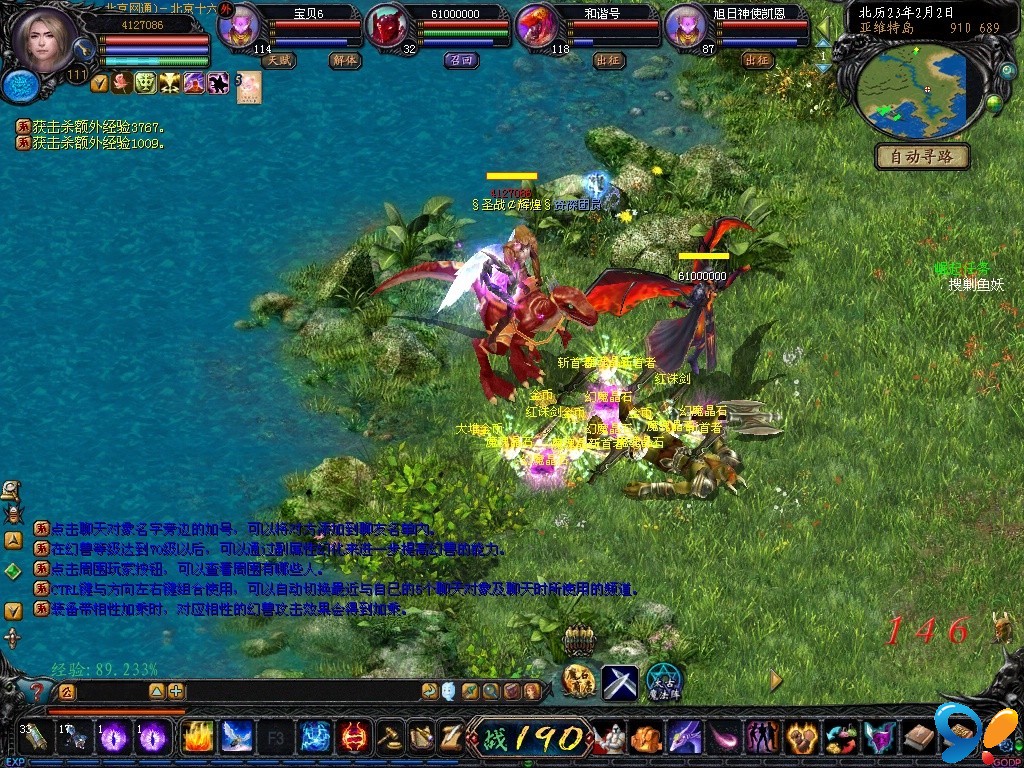The width and height of the screenshot is (1024, 768).
Task: Send out pet 和谐号 with its 出征 button
Action: click(609, 60)
